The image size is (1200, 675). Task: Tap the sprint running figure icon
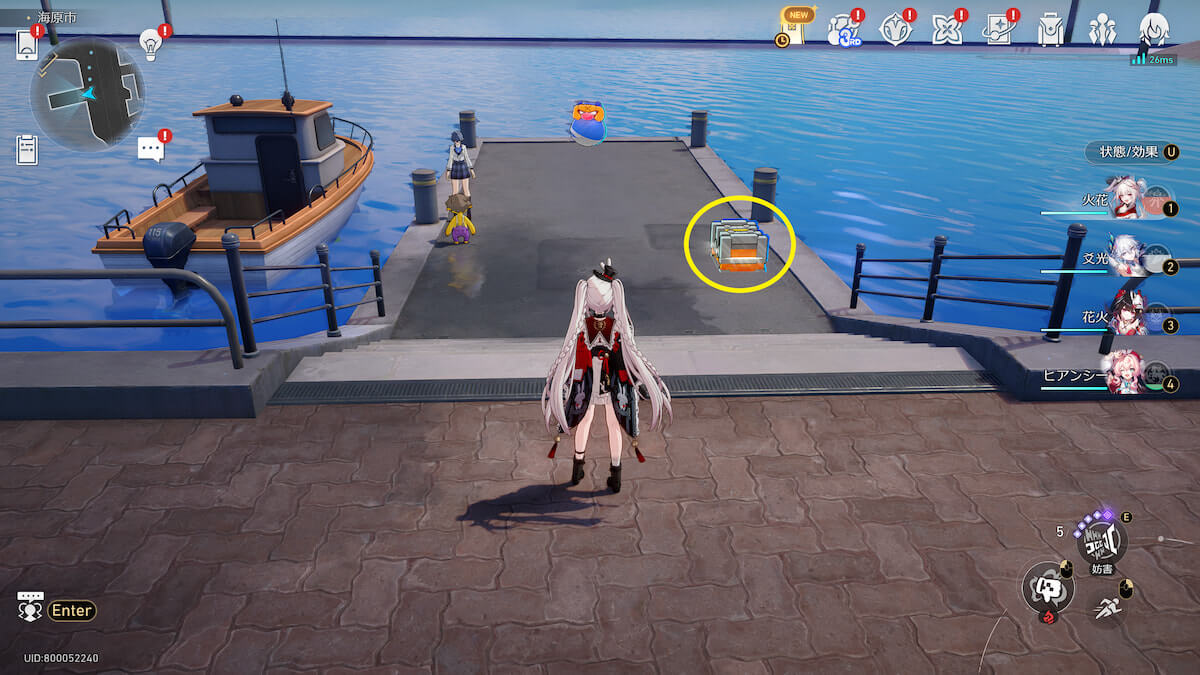coord(1107,607)
